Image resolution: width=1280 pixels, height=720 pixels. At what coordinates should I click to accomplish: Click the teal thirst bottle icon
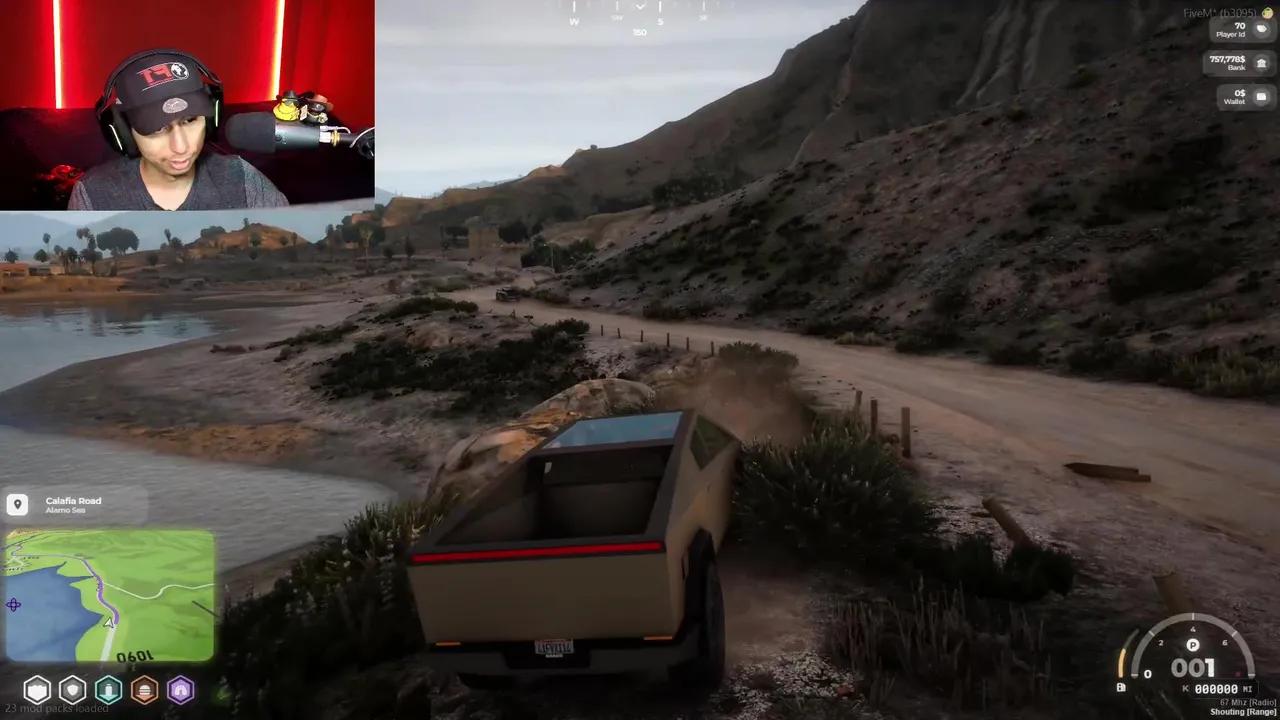(109, 690)
